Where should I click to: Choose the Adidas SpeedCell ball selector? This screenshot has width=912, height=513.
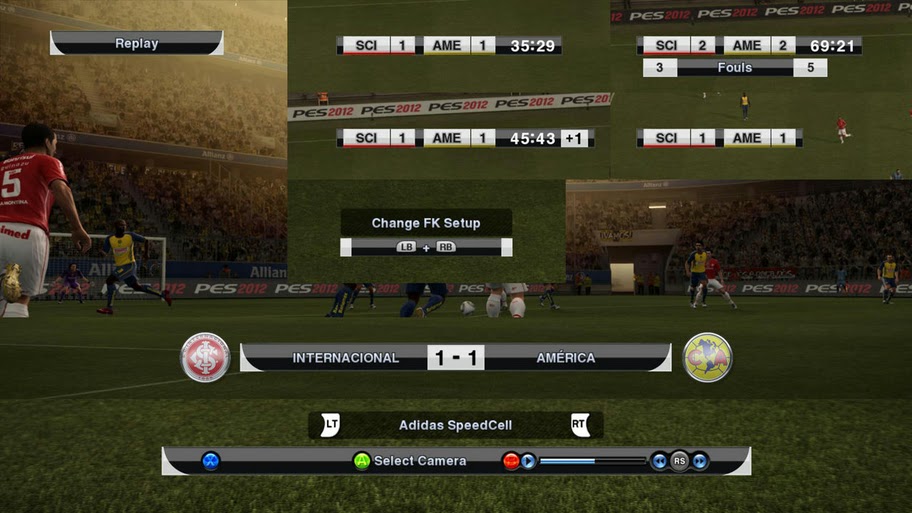click(455, 425)
